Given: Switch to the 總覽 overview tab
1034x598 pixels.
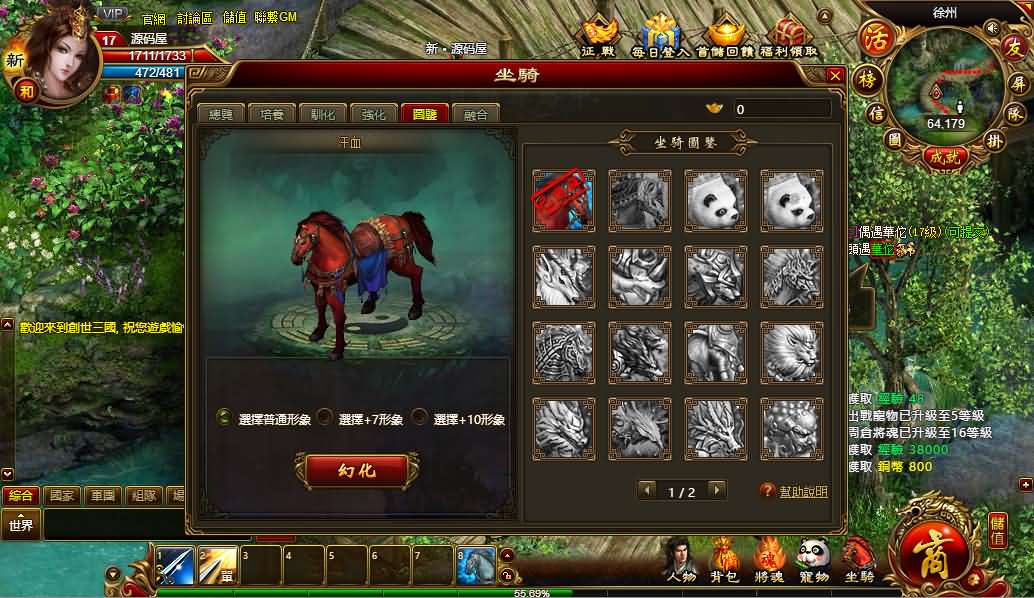Looking at the screenshot, I should [219, 114].
